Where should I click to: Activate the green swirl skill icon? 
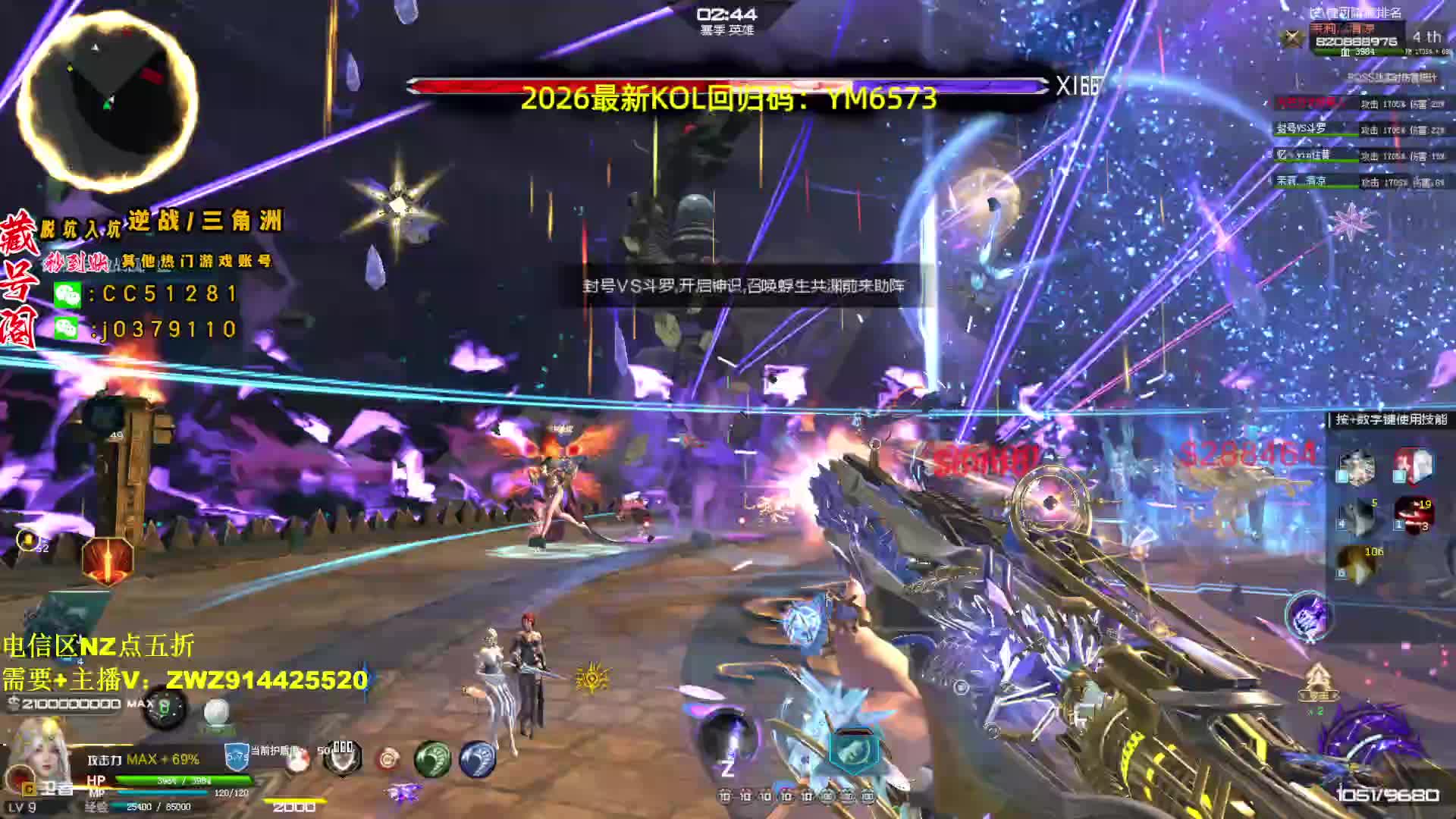click(x=432, y=758)
